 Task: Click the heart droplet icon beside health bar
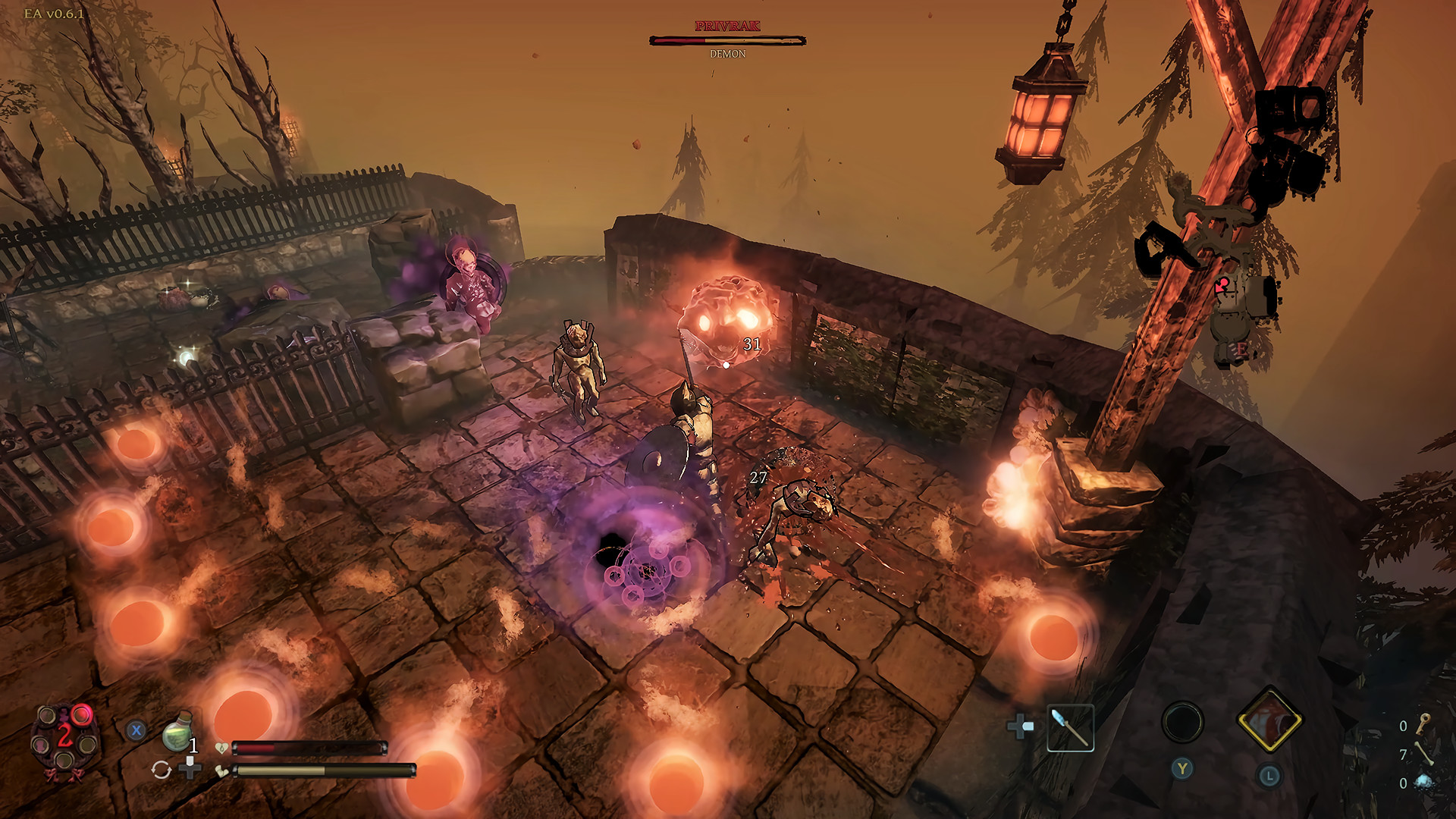(x=221, y=747)
